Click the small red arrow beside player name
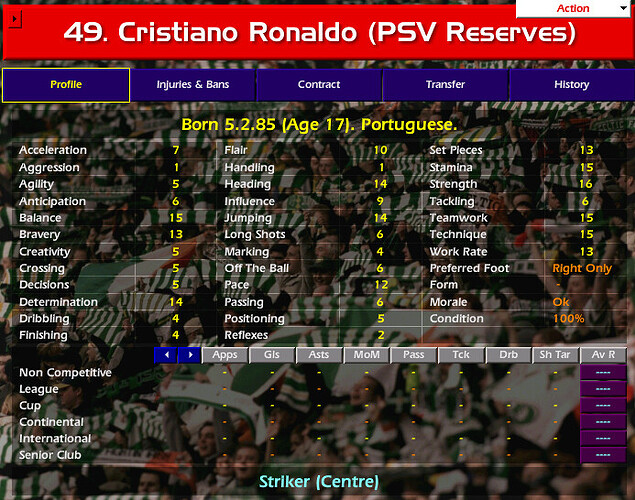This screenshot has height=500, width=635. coord(12,20)
